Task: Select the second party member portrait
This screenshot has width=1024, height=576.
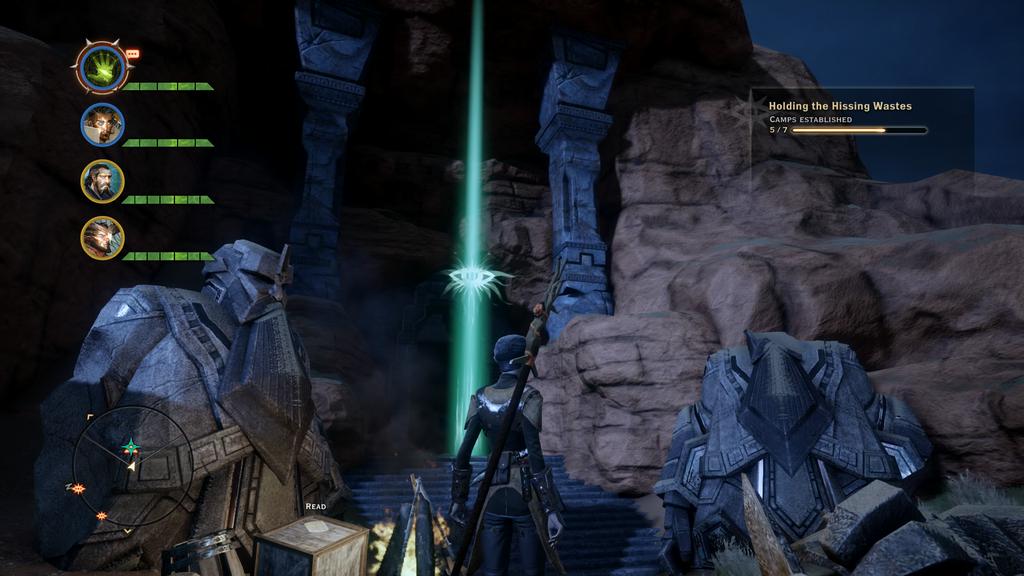Action: [x=102, y=125]
